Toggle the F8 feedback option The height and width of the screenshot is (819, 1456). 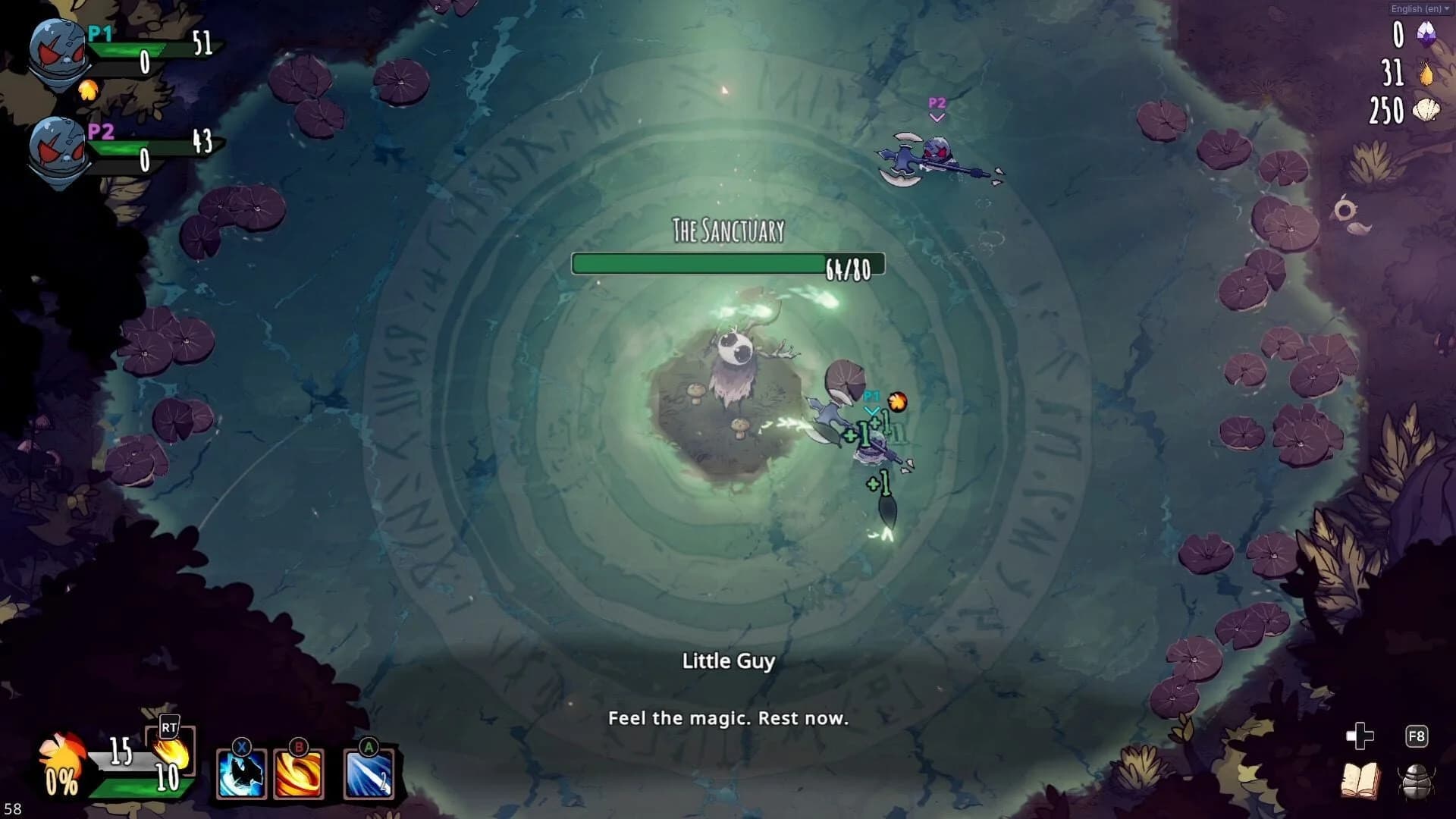pos(1415,734)
